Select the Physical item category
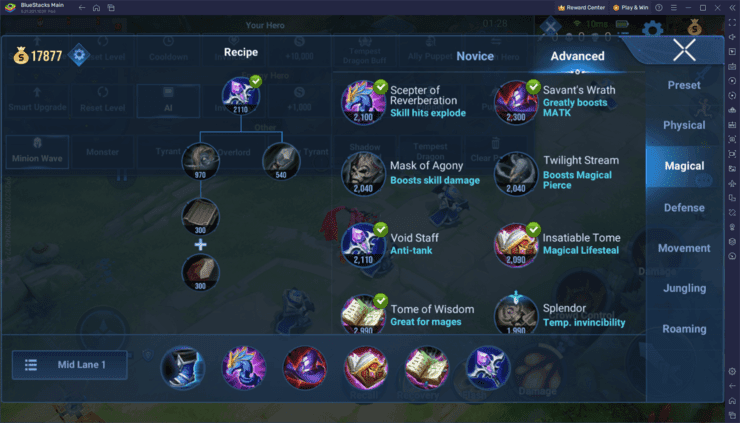Viewport: 740px width, 423px height. tap(684, 125)
